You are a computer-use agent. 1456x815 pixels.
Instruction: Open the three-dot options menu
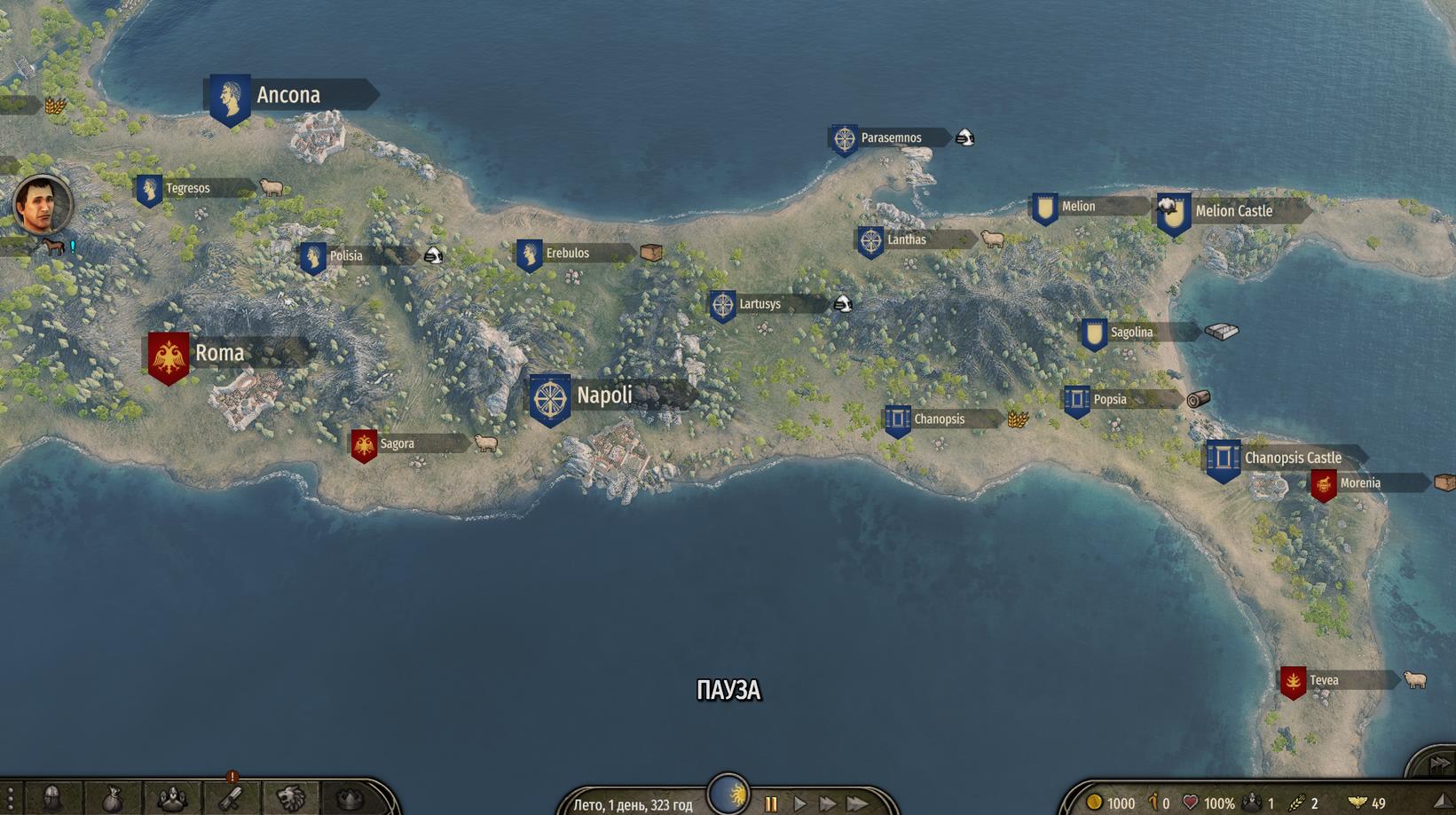[10, 798]
